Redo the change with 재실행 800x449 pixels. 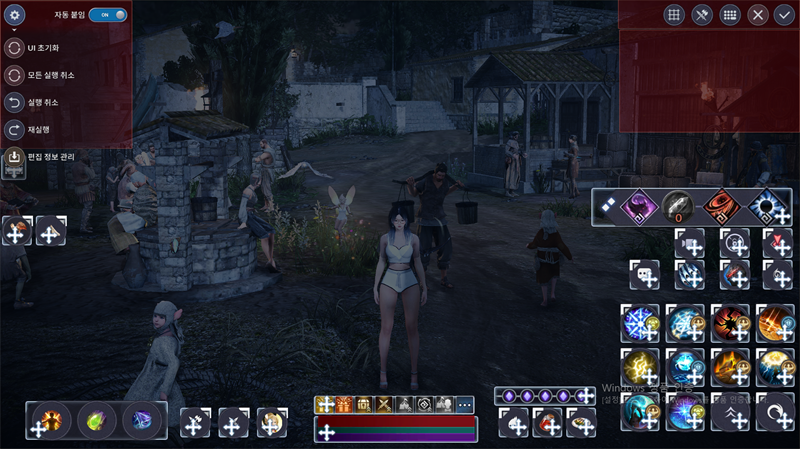pyautogui.click(x=15, y=129)
